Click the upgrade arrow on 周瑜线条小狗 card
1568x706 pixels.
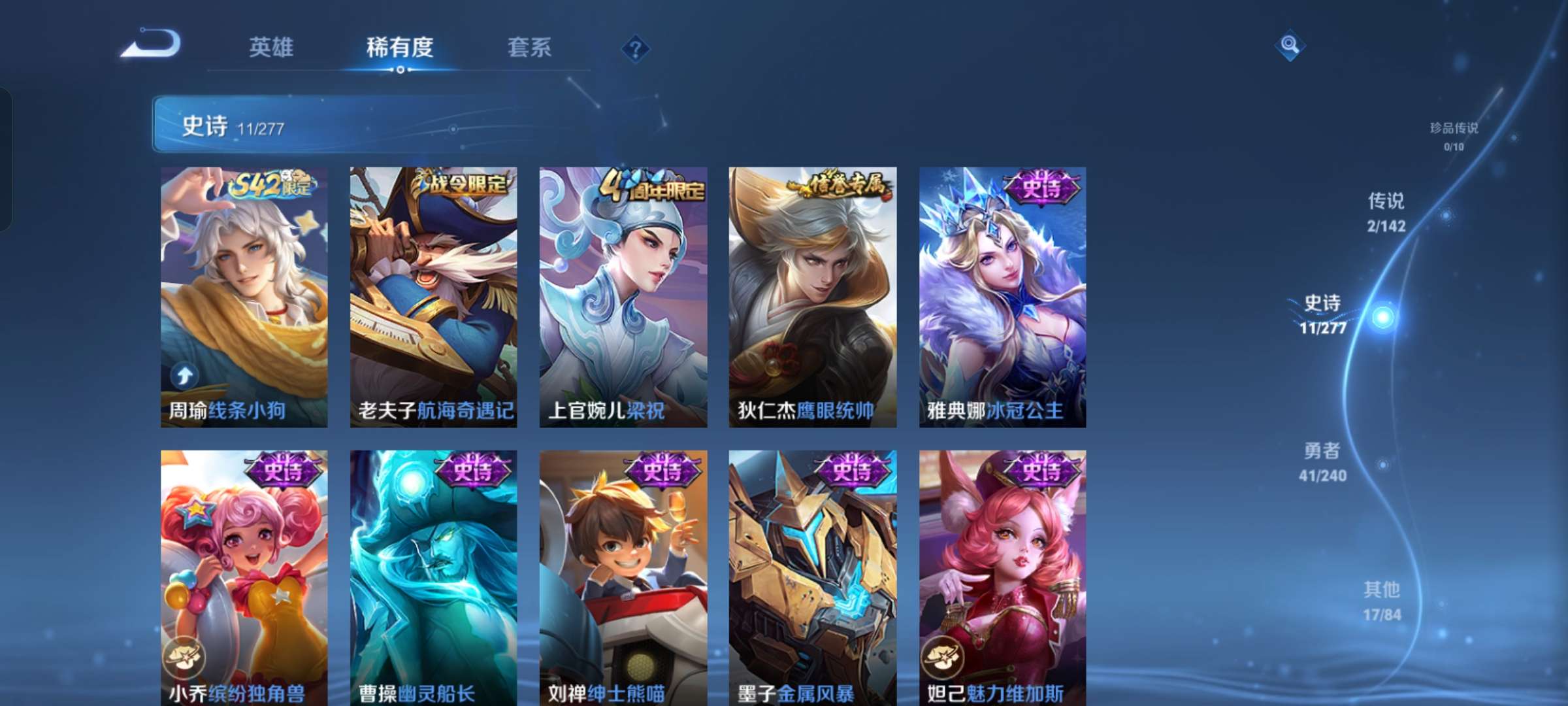click(184, 374)
